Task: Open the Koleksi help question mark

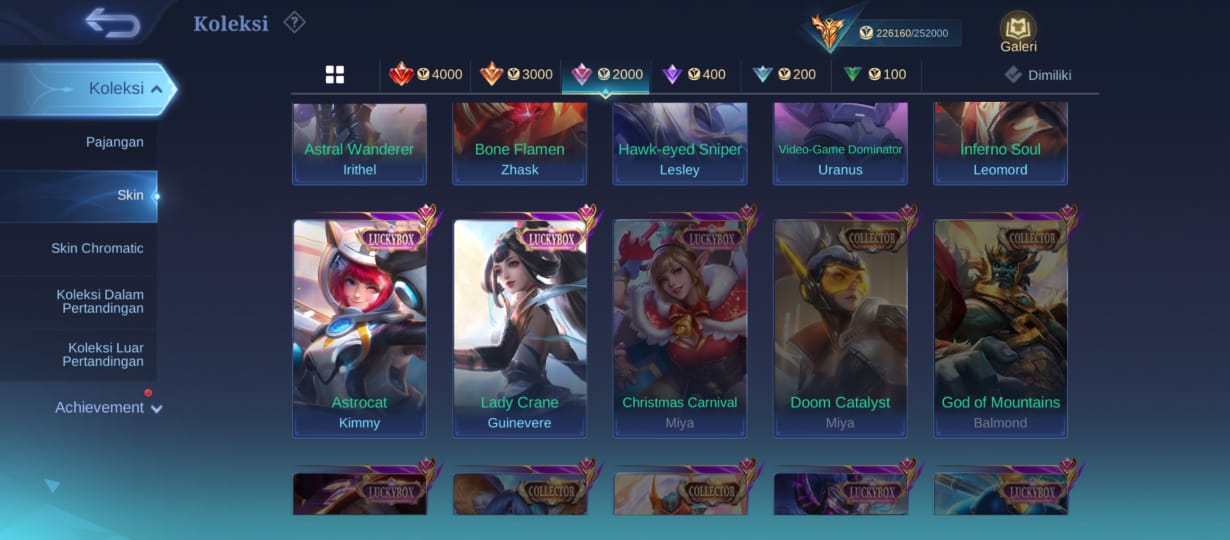Action: coord(294,22)
